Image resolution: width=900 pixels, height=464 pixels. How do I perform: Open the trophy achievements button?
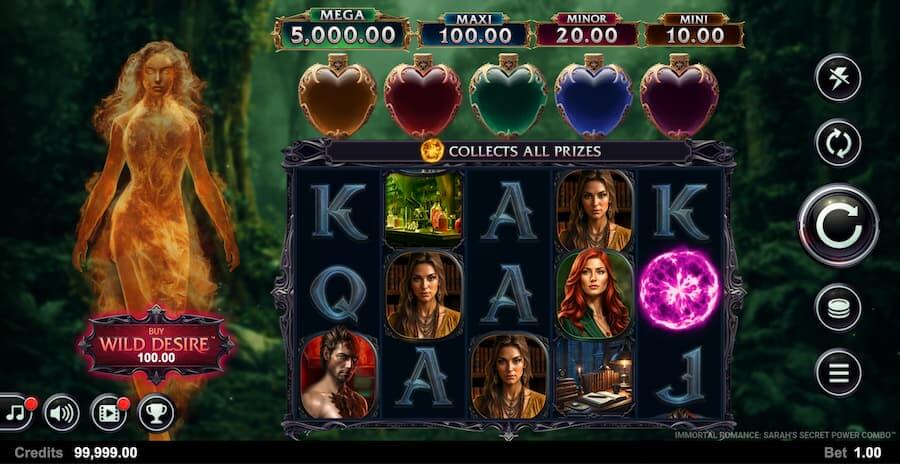(x=156, y=412)
